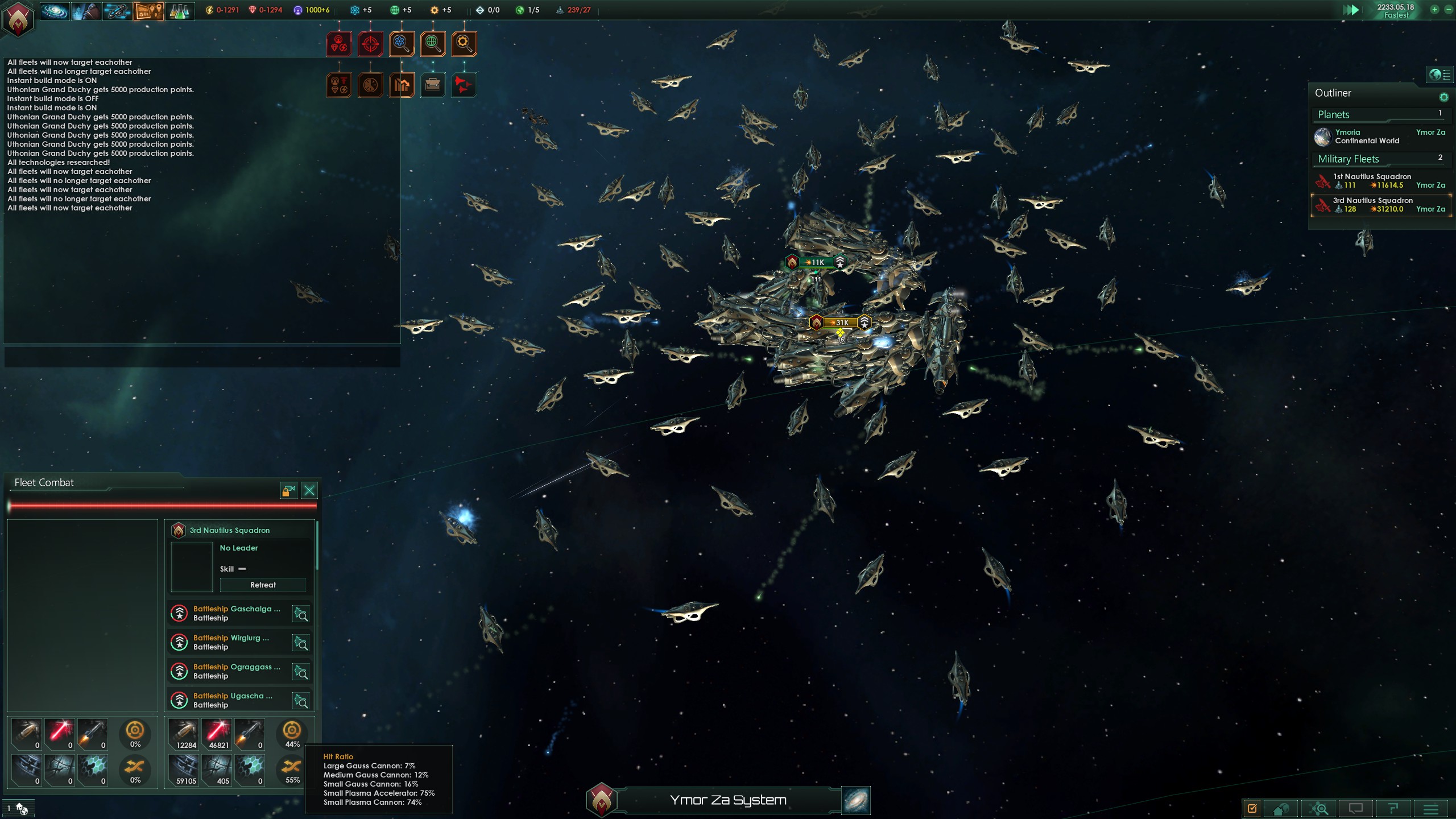The height and width of the screenshot is (819, 1456).
Task: Close the Fleet Combat panel
Action: [x=309, y=490]
